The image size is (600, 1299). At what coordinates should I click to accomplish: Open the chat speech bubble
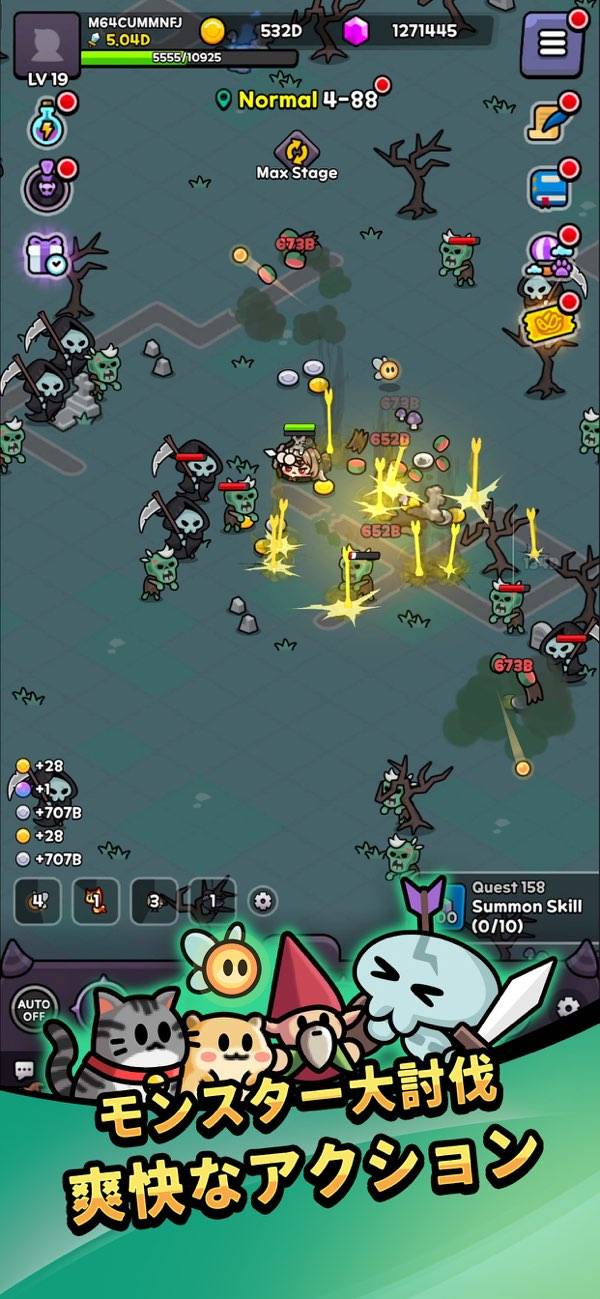click(x=23, y=1071)
